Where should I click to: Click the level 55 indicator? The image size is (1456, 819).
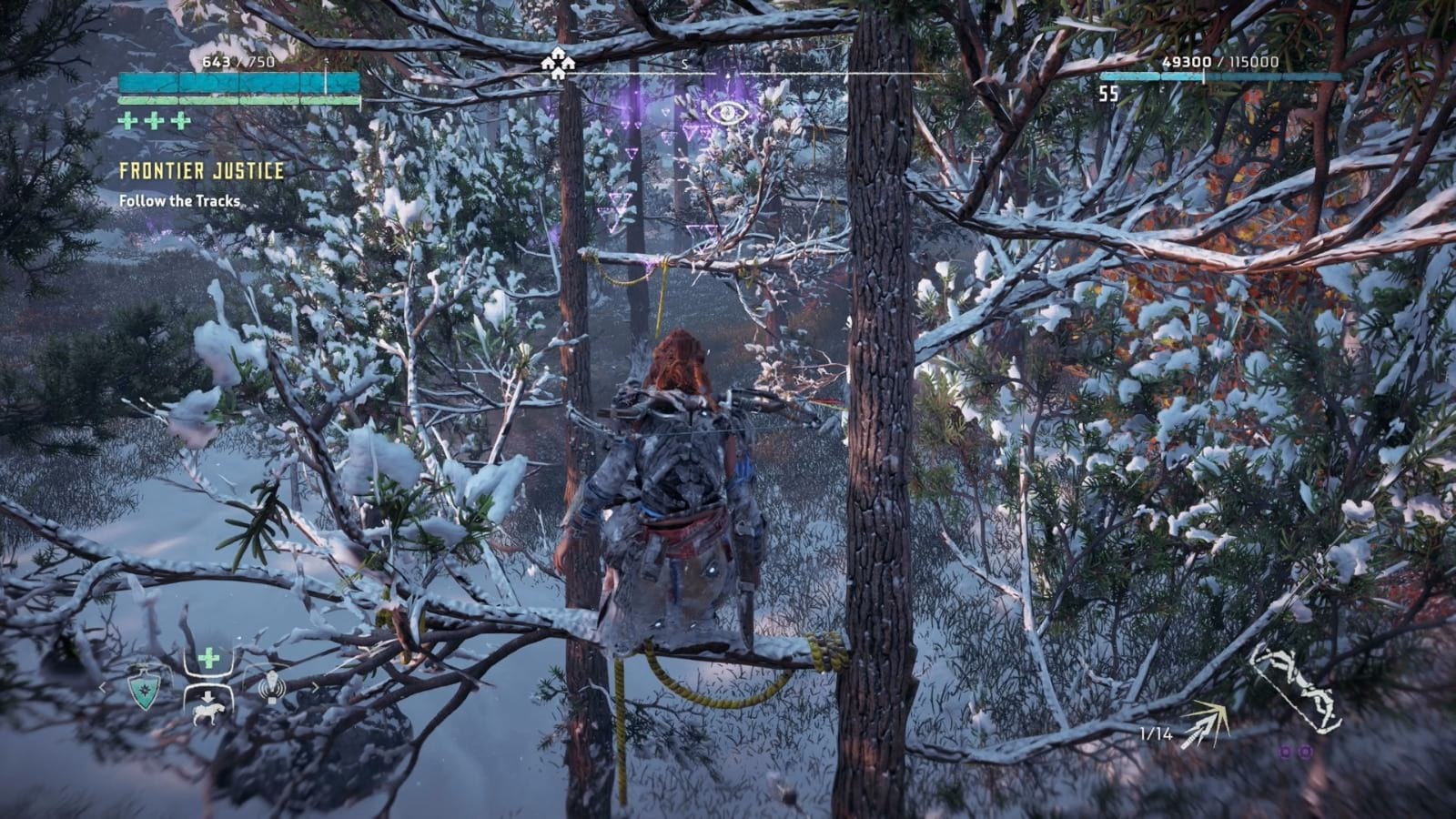[1108, 92]
